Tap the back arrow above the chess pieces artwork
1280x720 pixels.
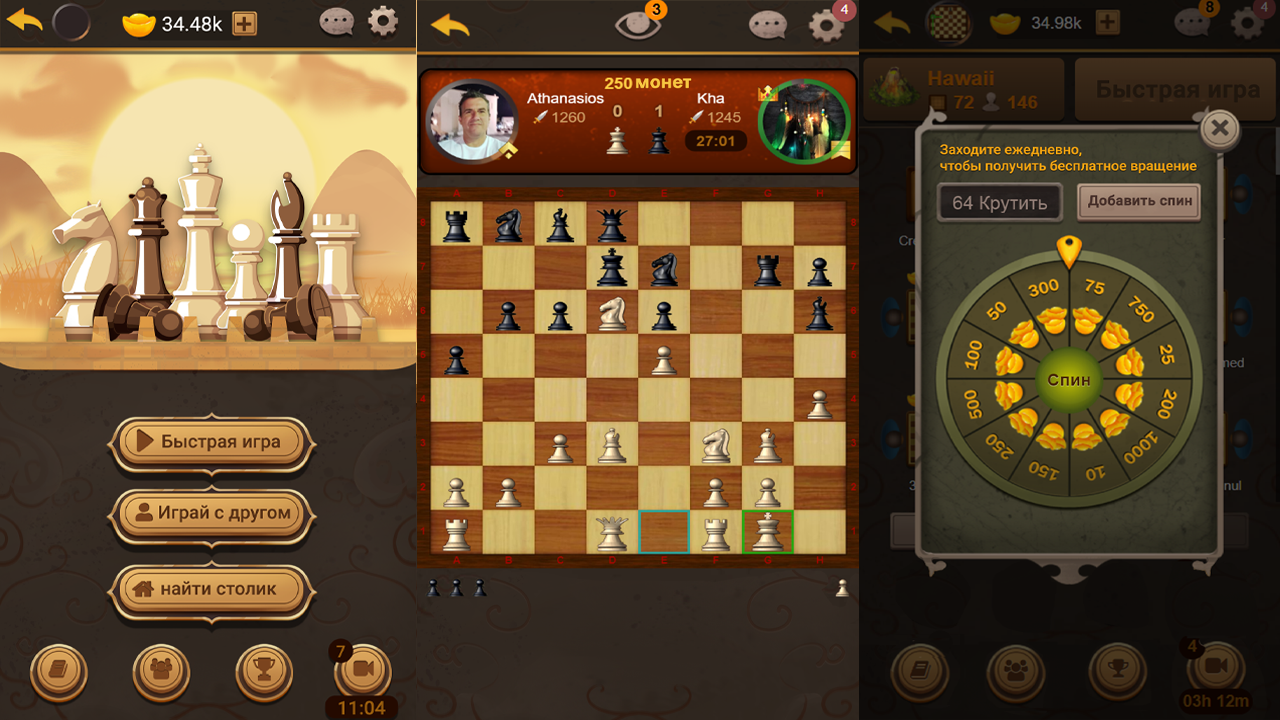click(24, 20)
